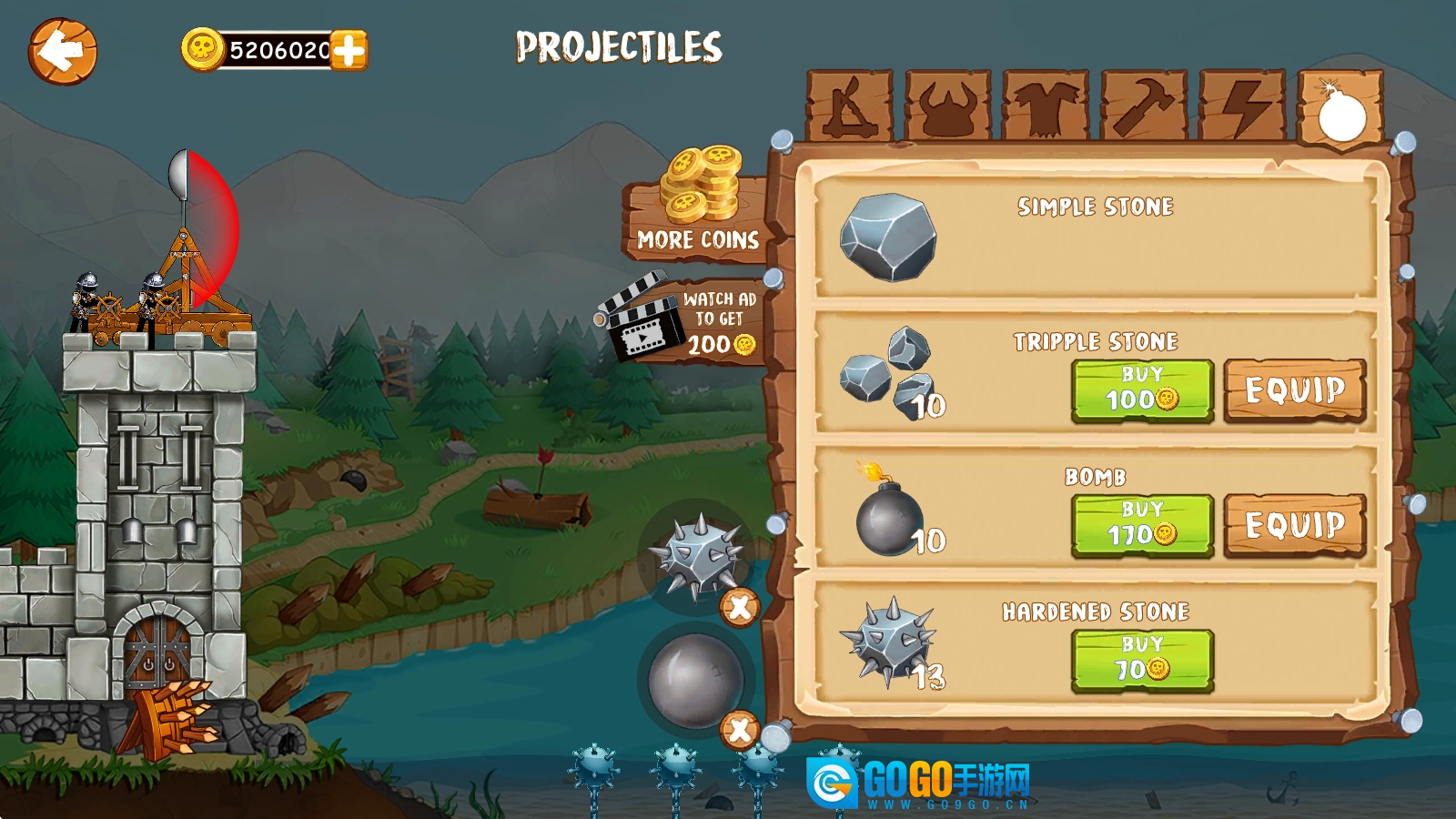Viewport: 1456px width, 819px height.
Task: Equip the Bomb projectile
Action: [1295, 525]
